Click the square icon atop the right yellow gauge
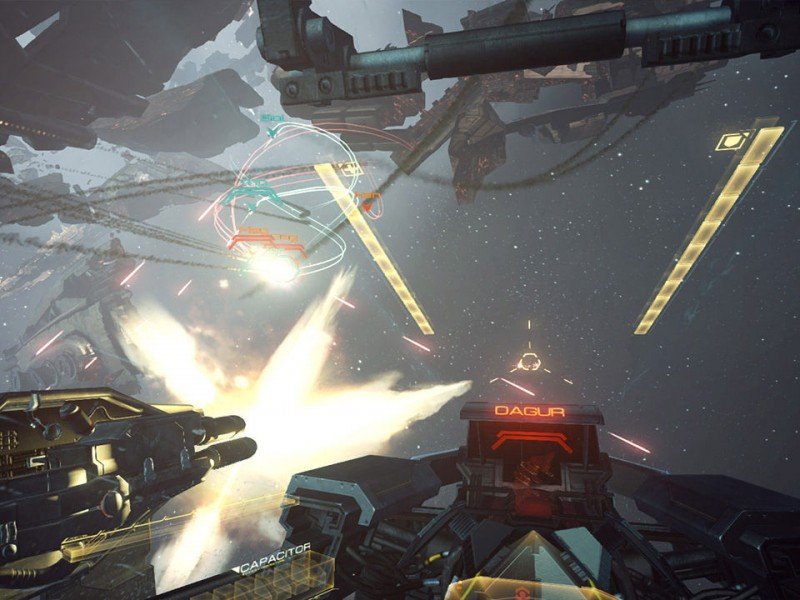This screenshot has height=600, width=800. click(735, 140)
